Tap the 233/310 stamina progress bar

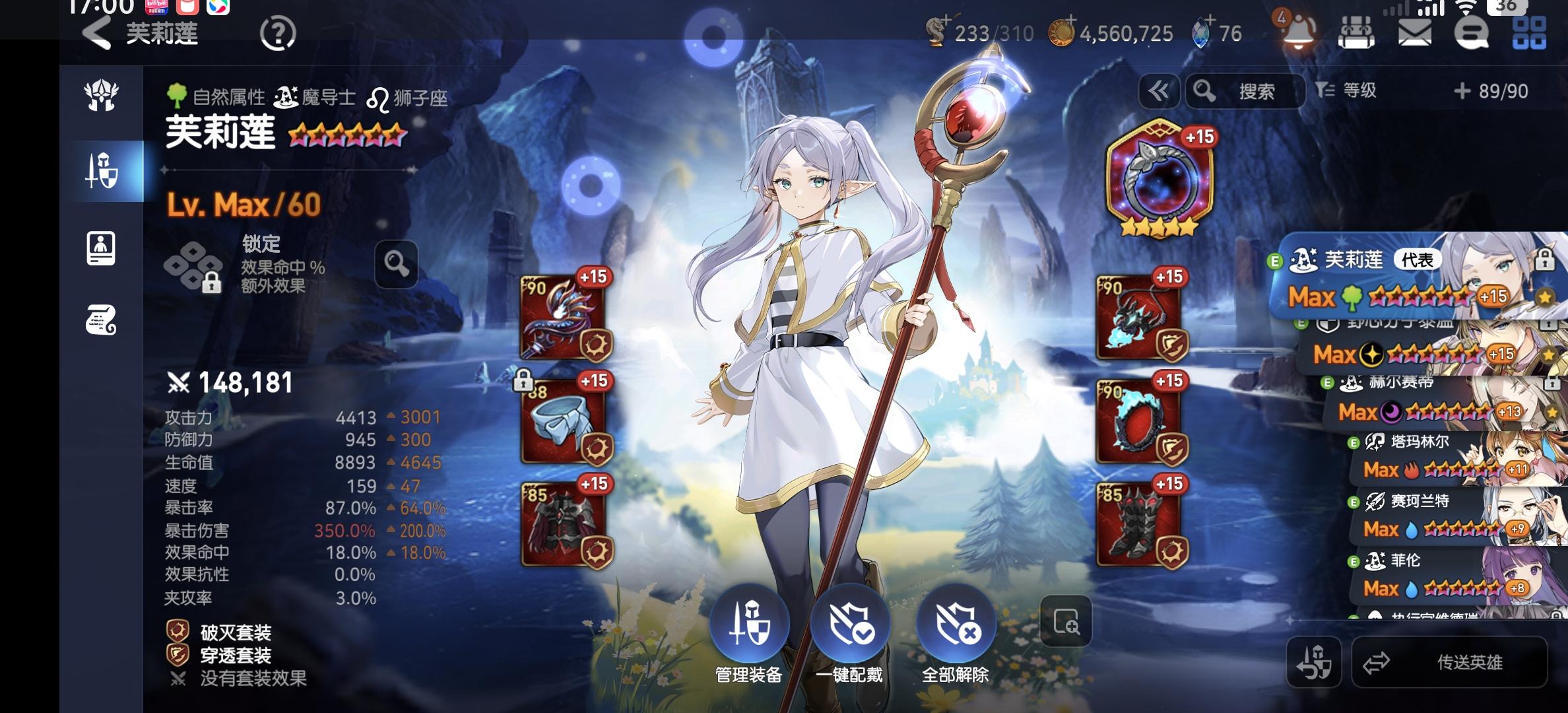(982, 34)
